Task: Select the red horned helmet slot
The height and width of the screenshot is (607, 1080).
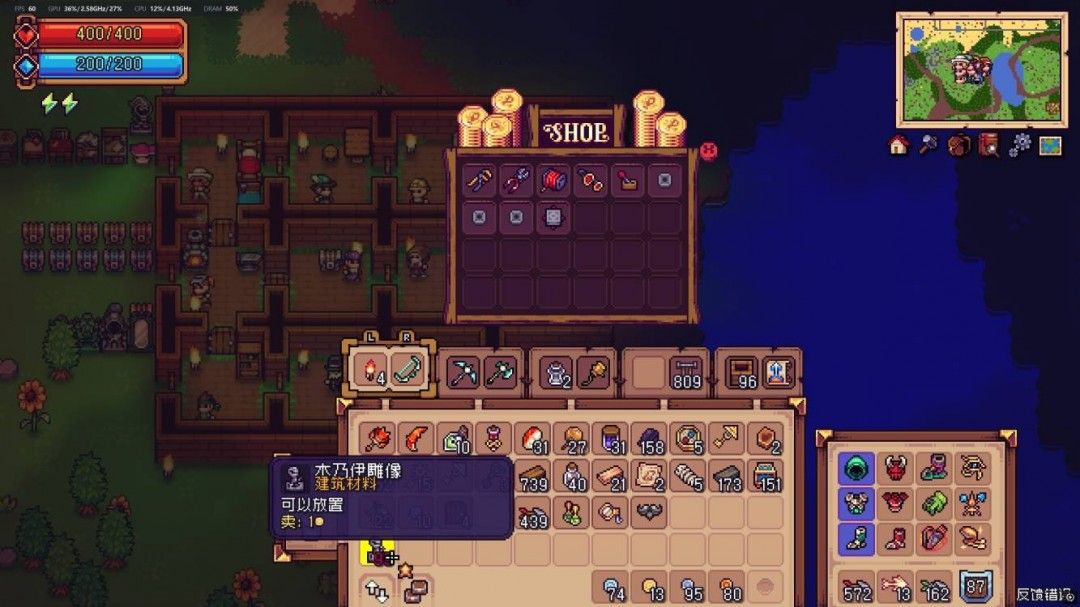Action: (894, 468)
